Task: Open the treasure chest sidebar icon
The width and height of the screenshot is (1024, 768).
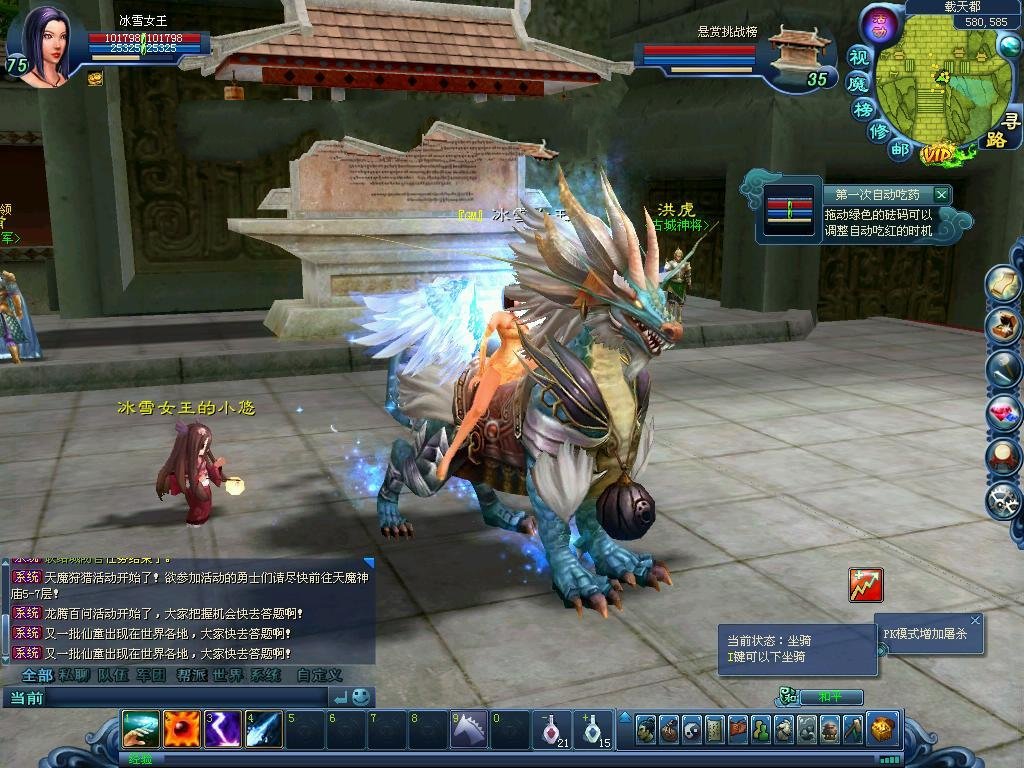Action: coord(1003,326)
